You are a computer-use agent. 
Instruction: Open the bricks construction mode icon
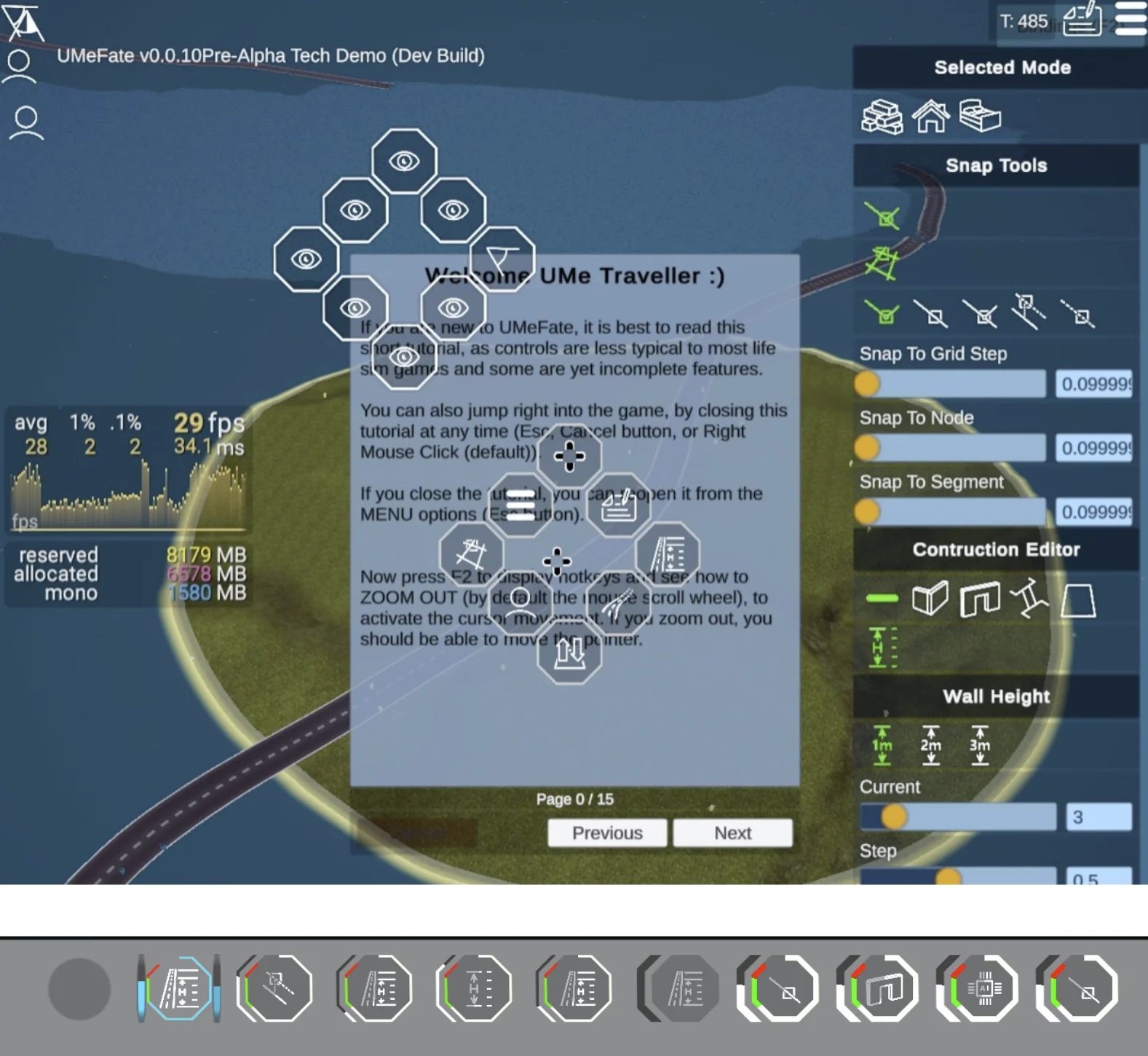[x=882, y=117]
